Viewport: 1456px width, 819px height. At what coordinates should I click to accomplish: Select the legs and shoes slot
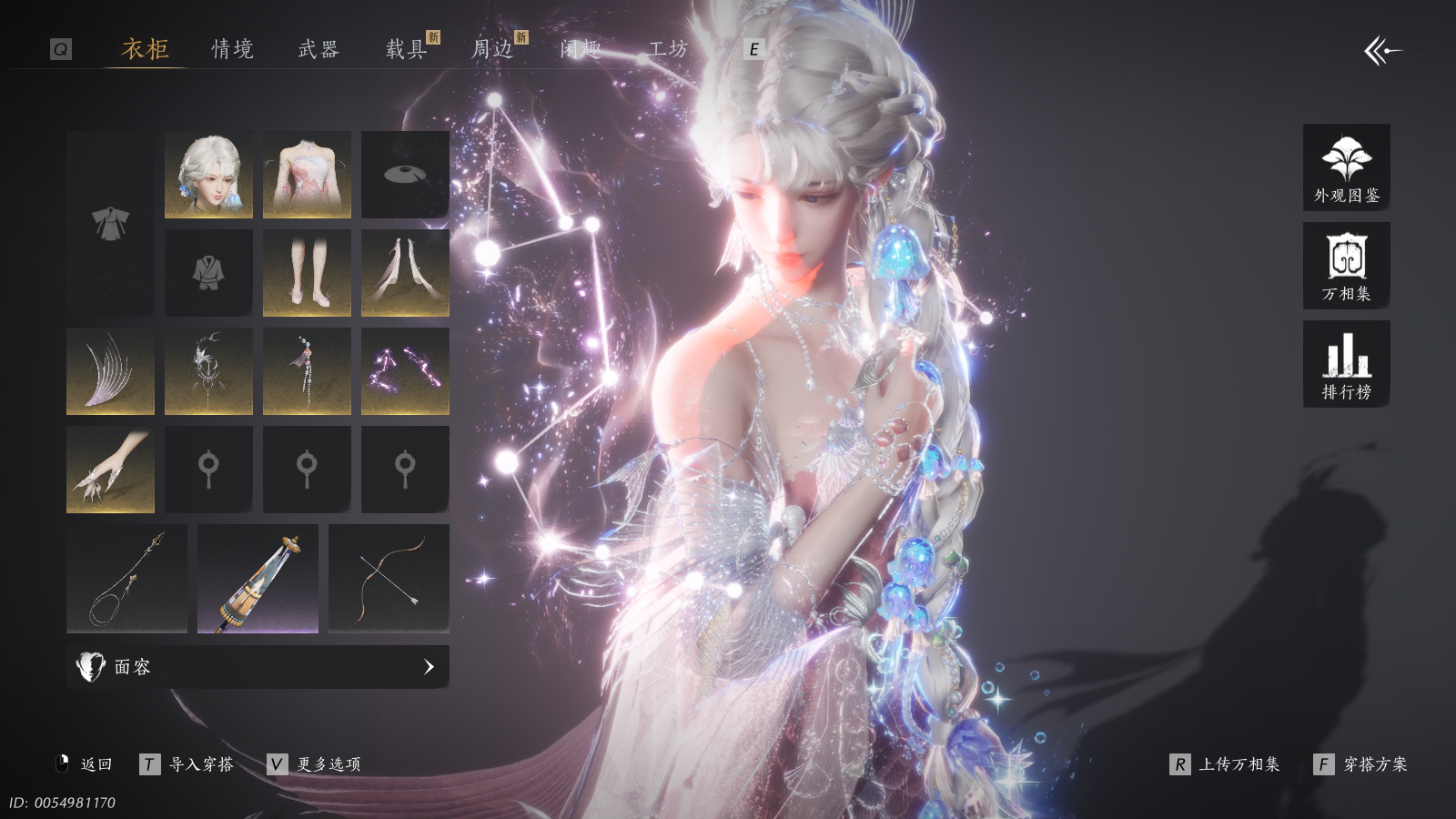pos(307,273)
